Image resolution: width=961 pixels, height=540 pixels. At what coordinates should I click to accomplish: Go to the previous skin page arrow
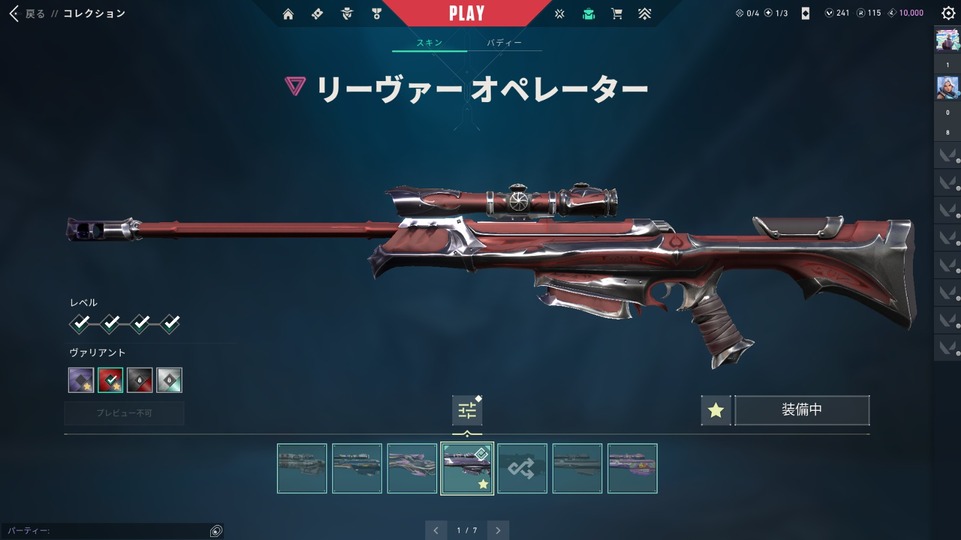435,530
